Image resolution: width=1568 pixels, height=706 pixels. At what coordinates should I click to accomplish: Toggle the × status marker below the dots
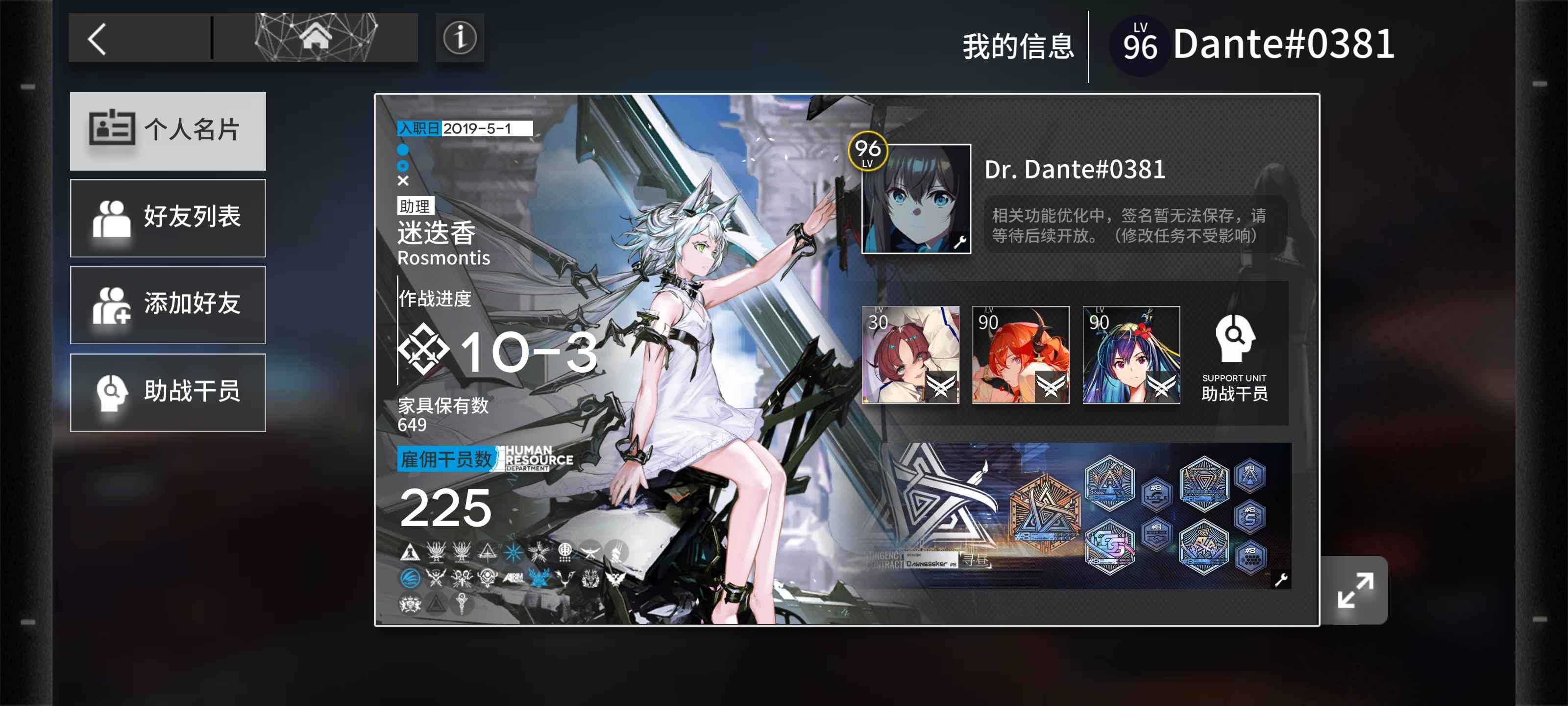402,180
